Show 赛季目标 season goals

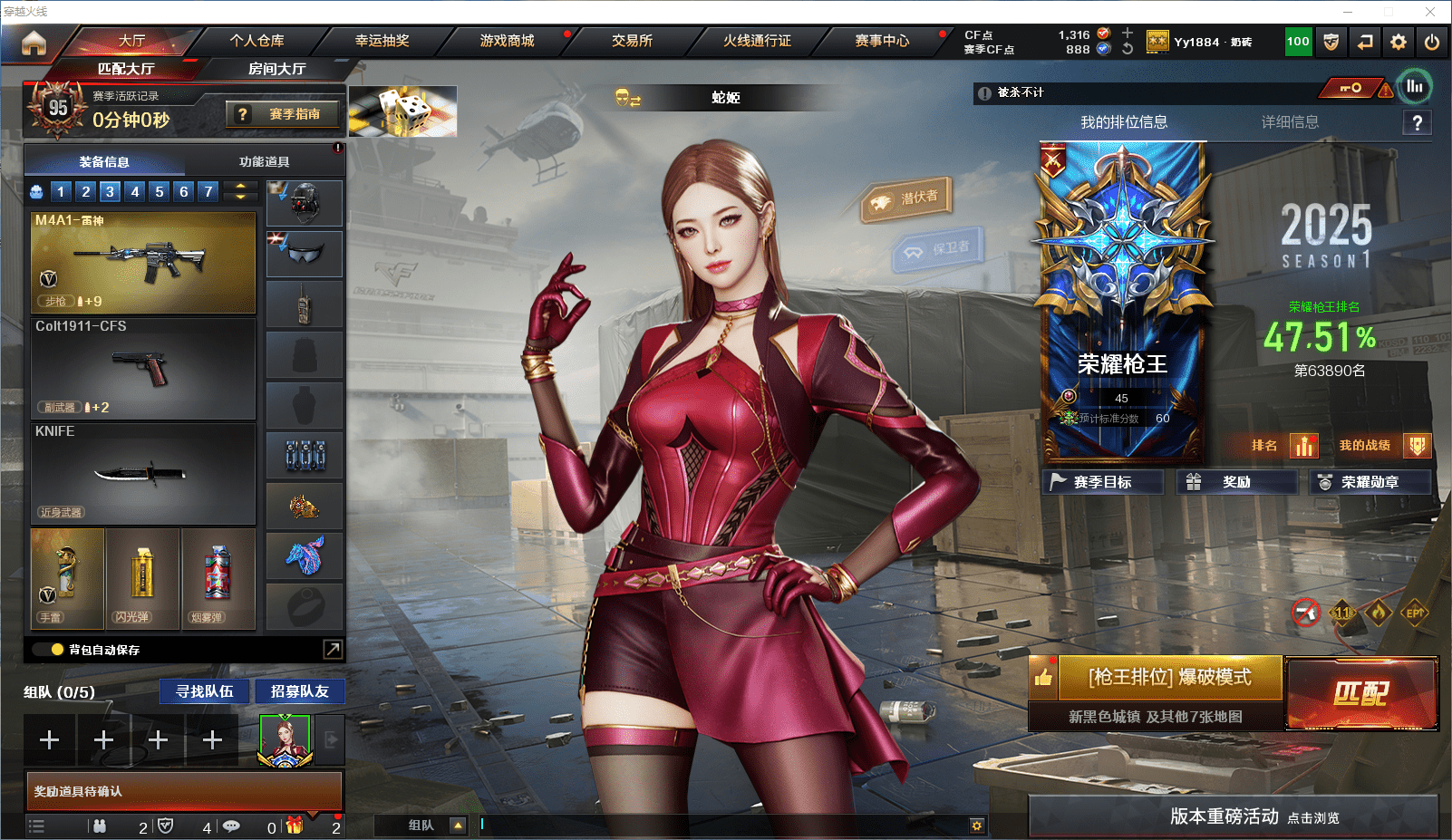pyautogui.click(x=1102, y=482)
